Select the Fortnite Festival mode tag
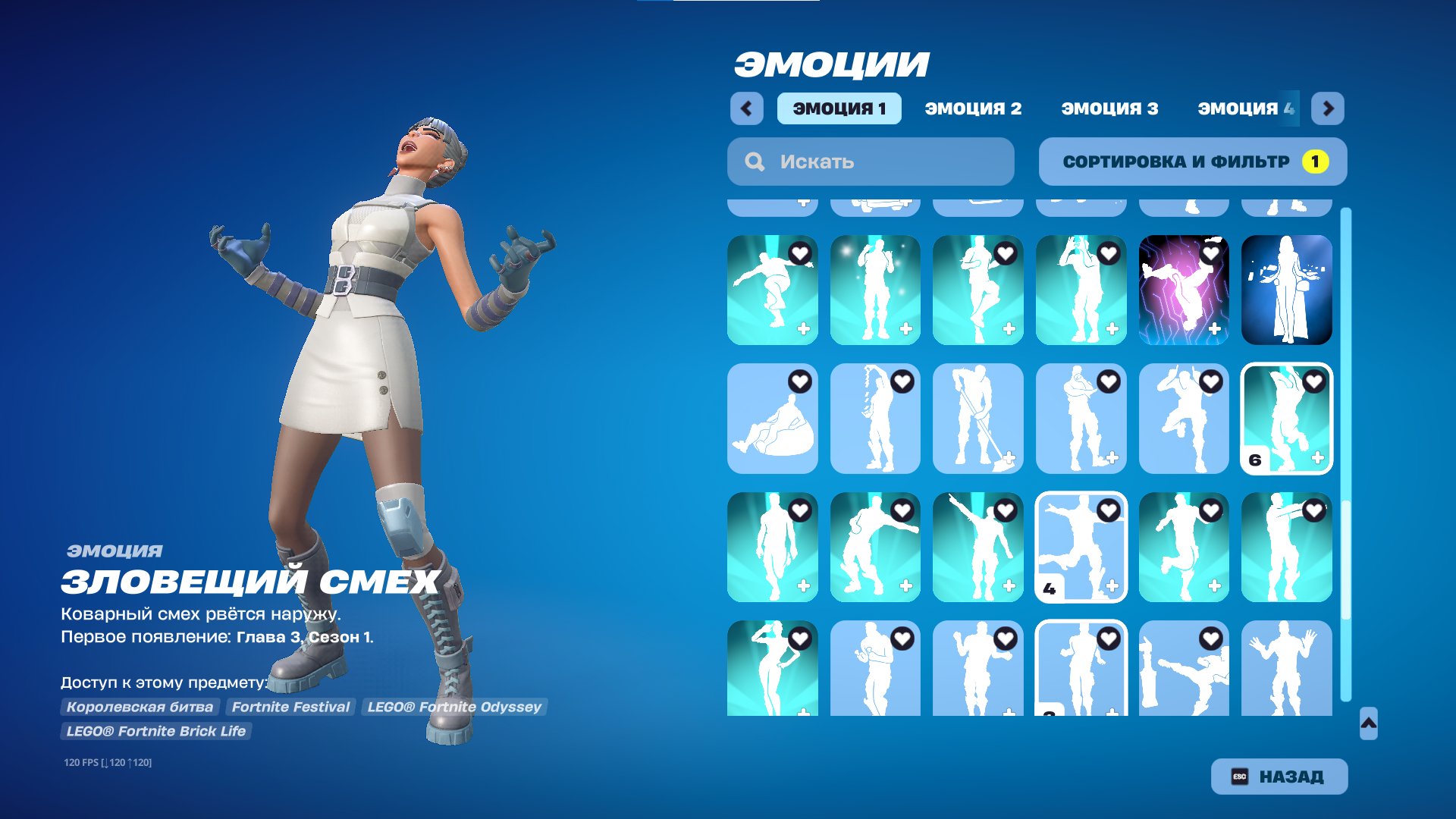The width and height of the screenshot is (1456, 819). pyautogui.click(x=290, y=707)
